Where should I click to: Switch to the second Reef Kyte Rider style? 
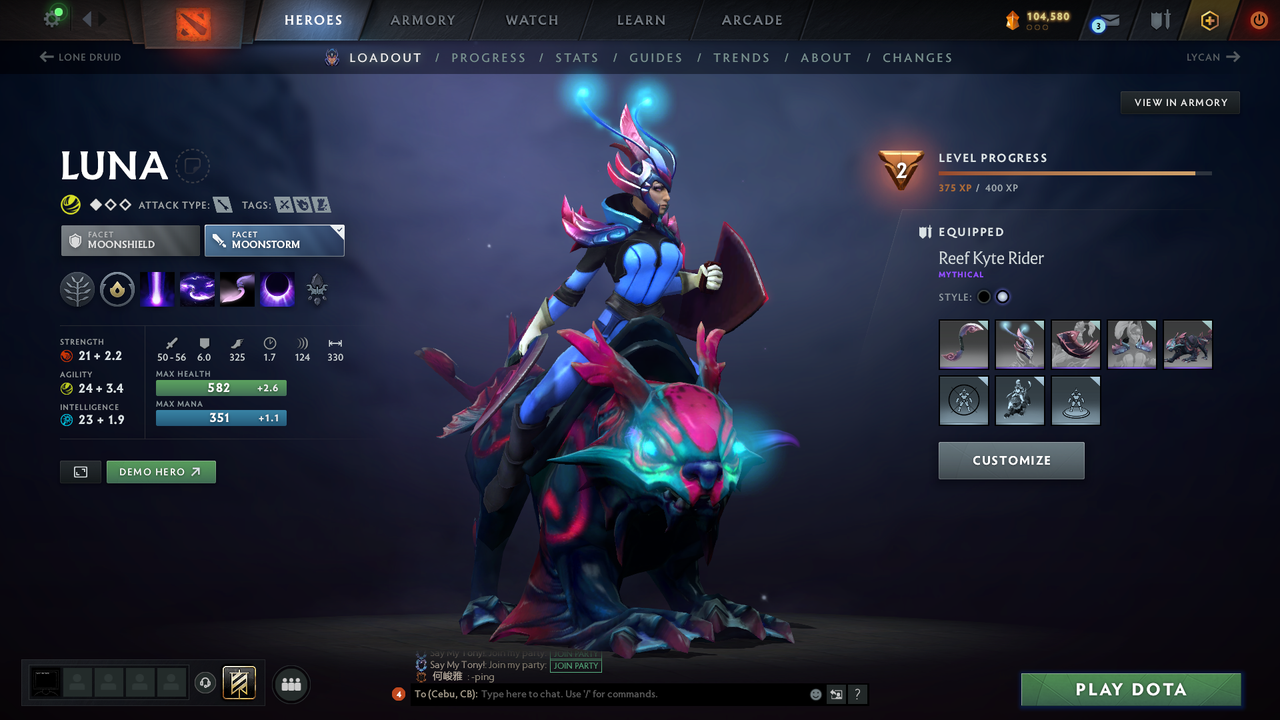click(1002, 296)
